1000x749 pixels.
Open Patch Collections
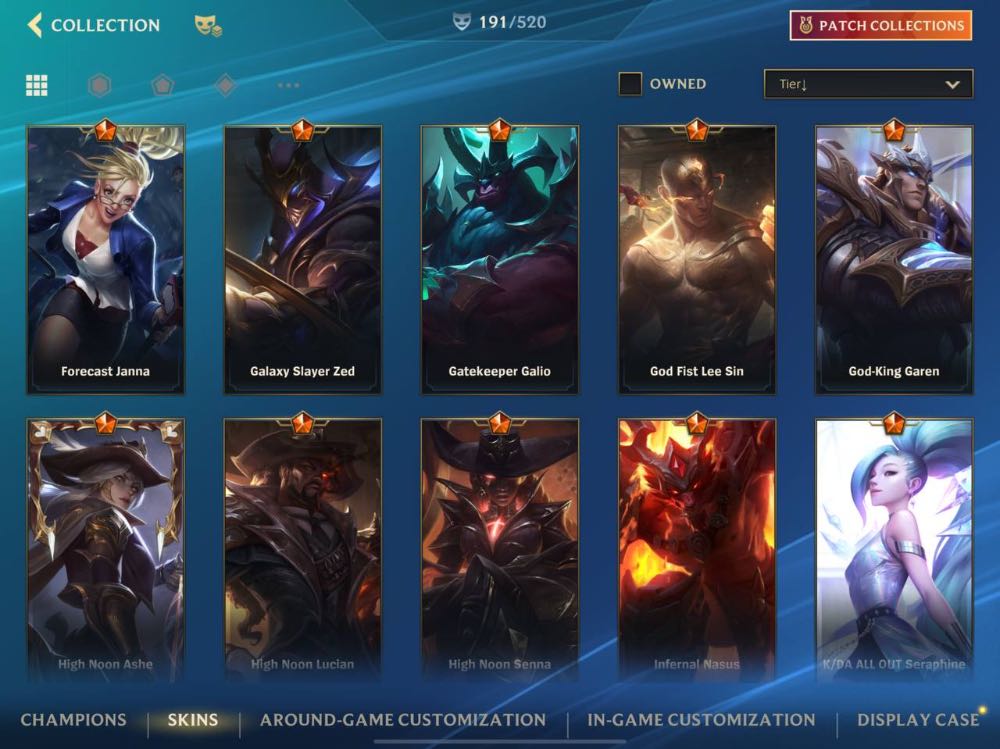pyautogui.click(x=880, y=26)
